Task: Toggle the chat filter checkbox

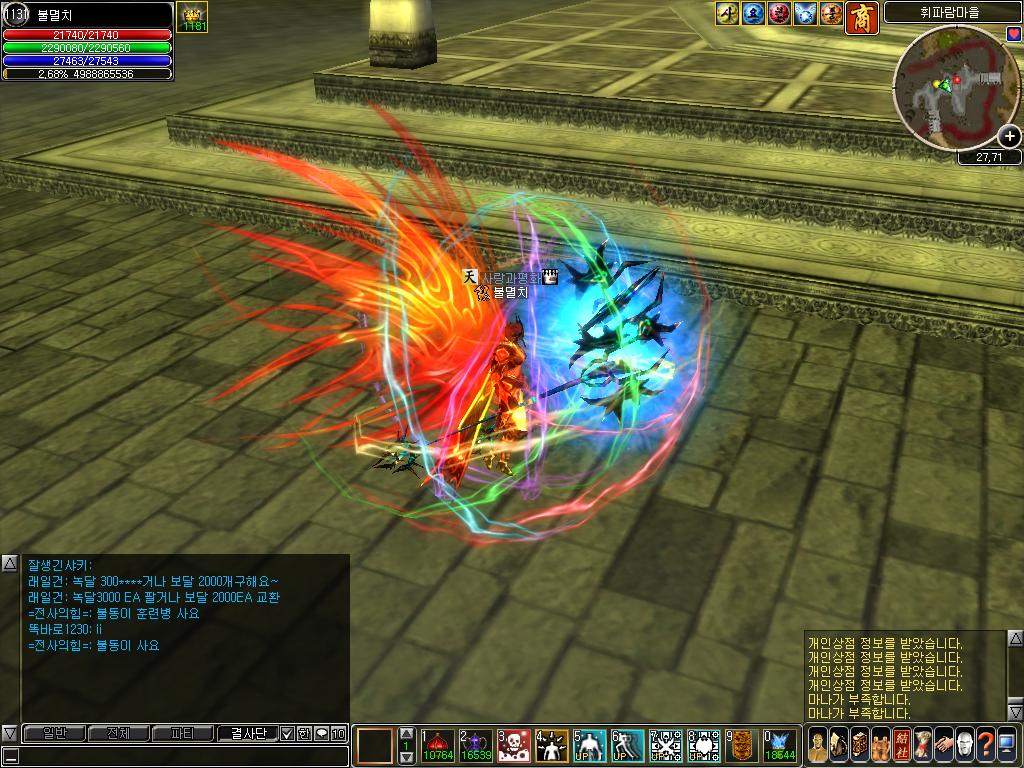Action: click(x=288, y=733)
